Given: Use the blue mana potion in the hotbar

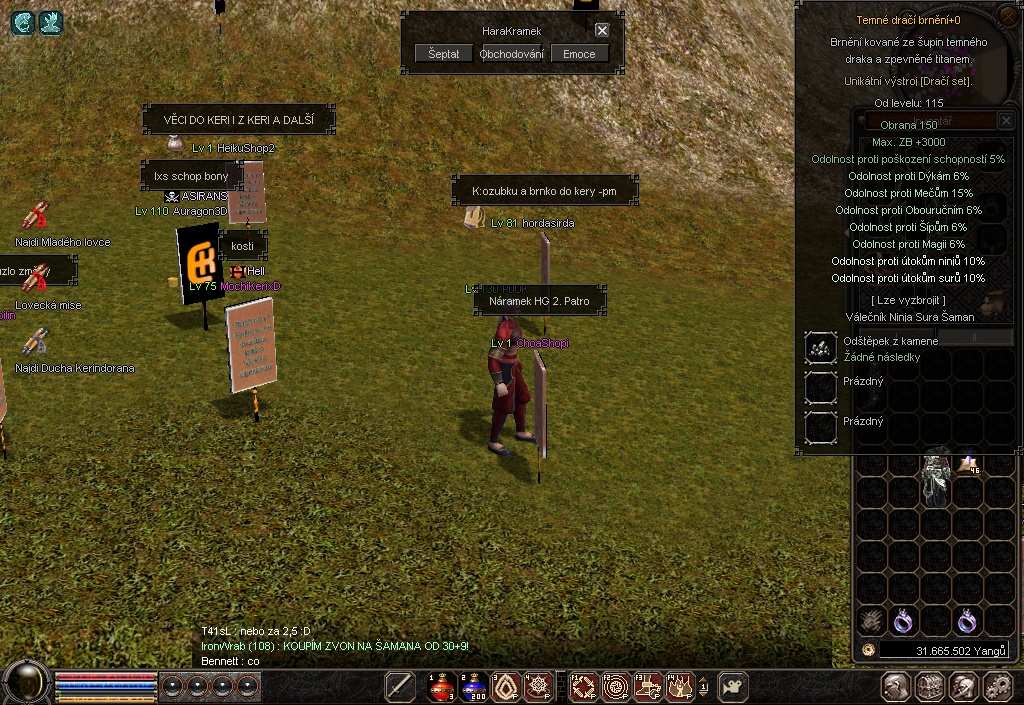Looking at the screenshot, I should pos(476,687).
